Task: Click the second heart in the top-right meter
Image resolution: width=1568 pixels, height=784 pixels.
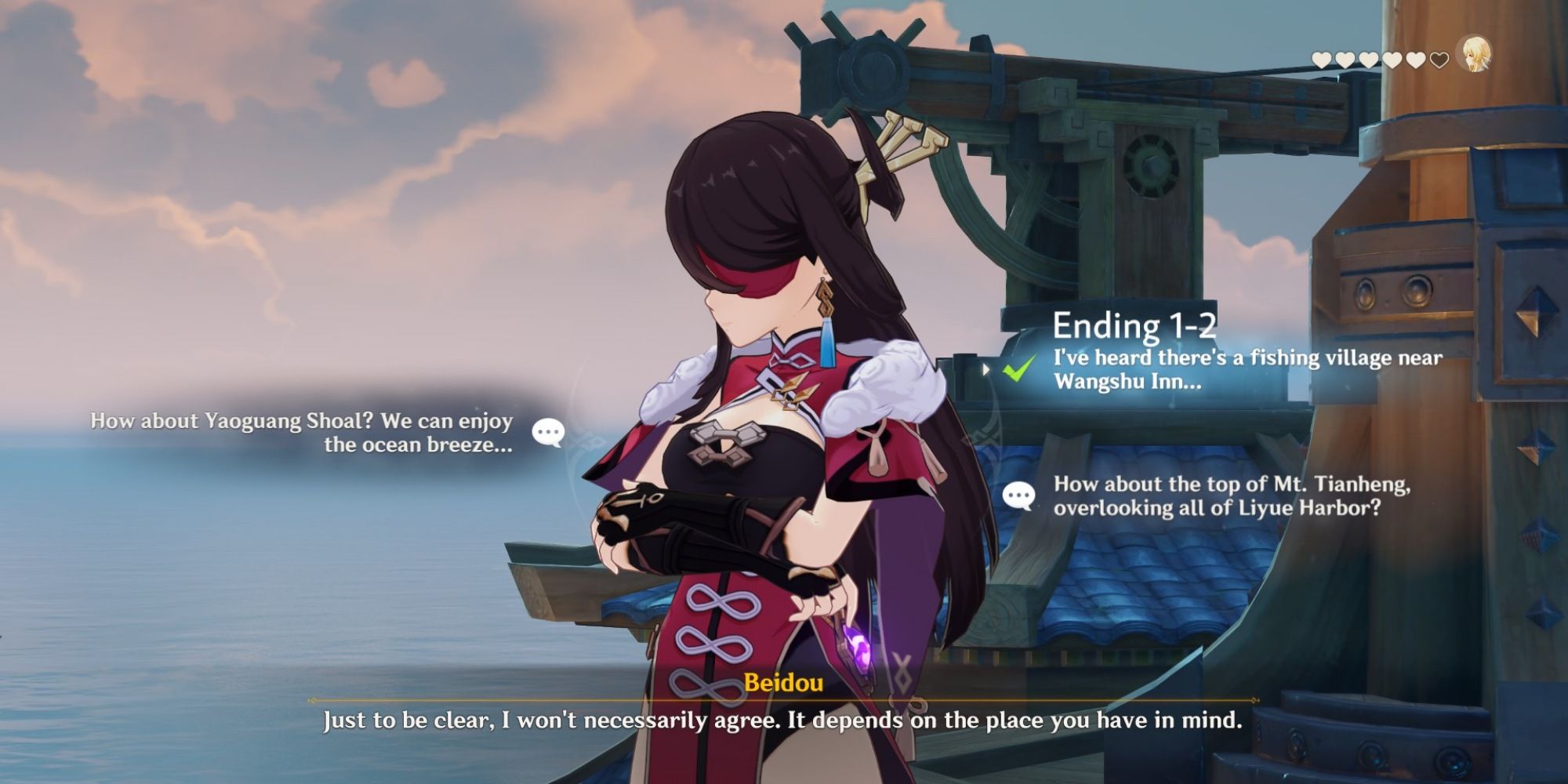Action: pos(1345,60)
